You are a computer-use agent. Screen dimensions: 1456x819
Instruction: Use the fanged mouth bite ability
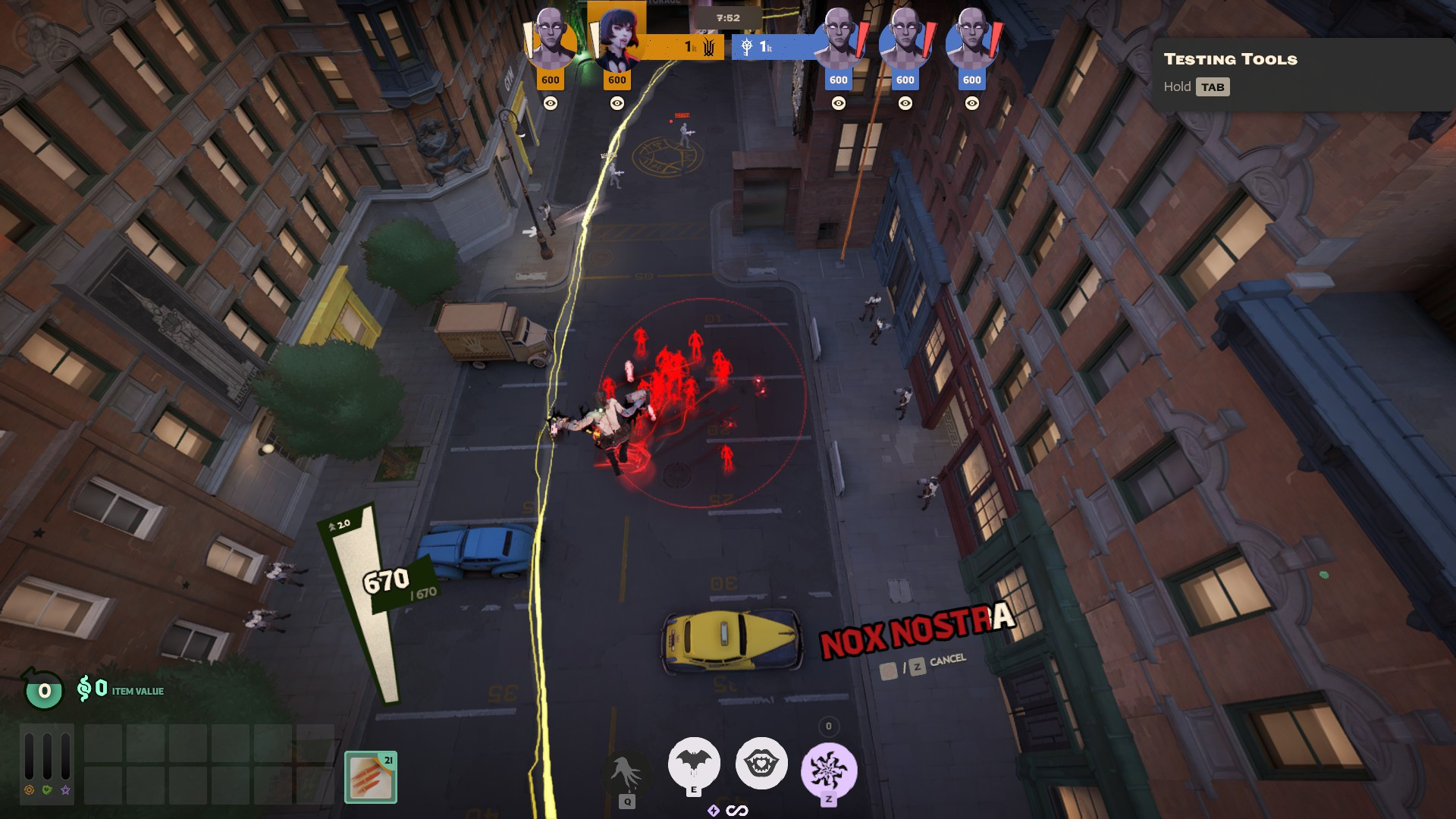click(761, 764)
